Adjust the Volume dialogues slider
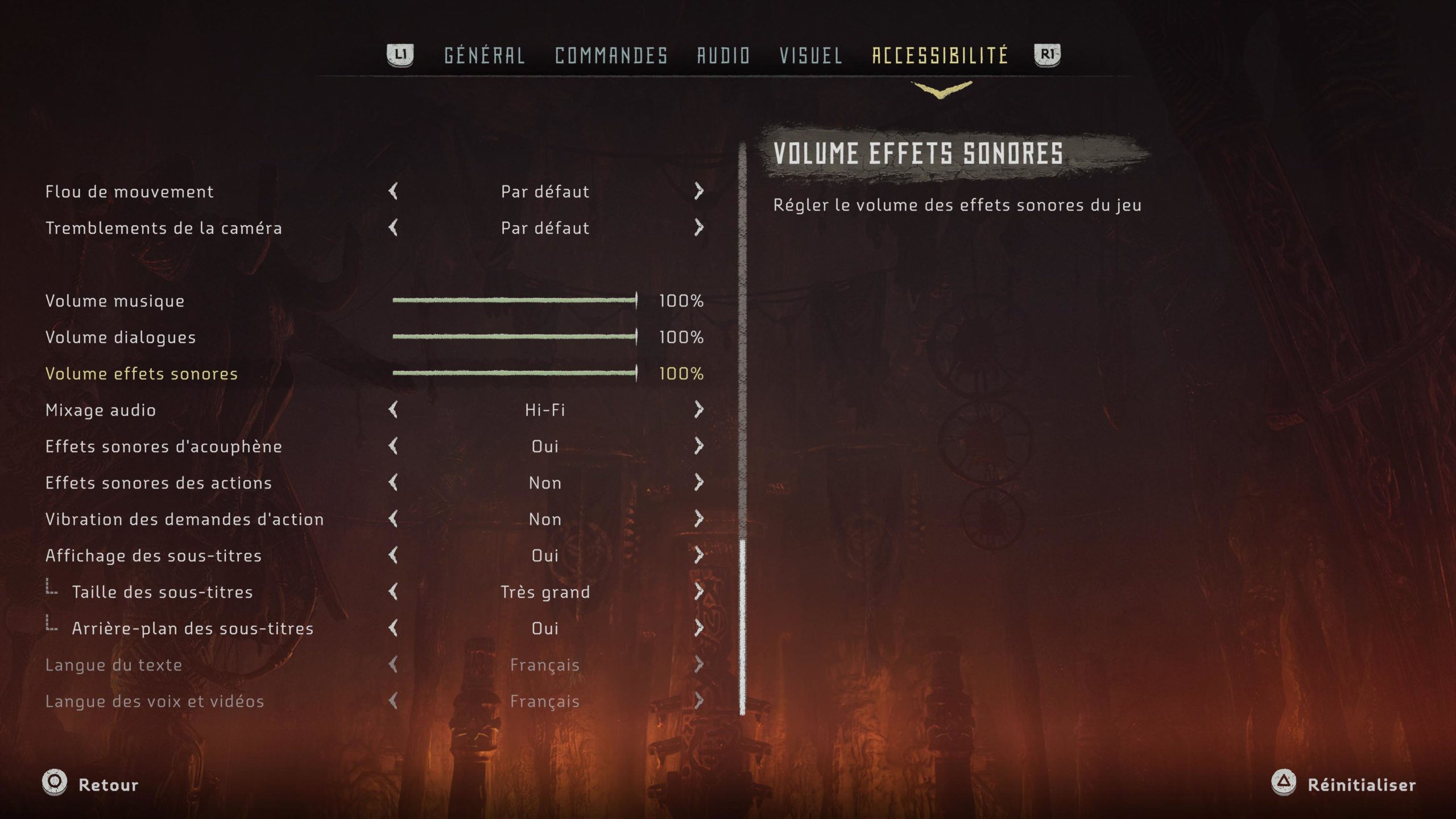1456x819 pixels. (514, 337)
